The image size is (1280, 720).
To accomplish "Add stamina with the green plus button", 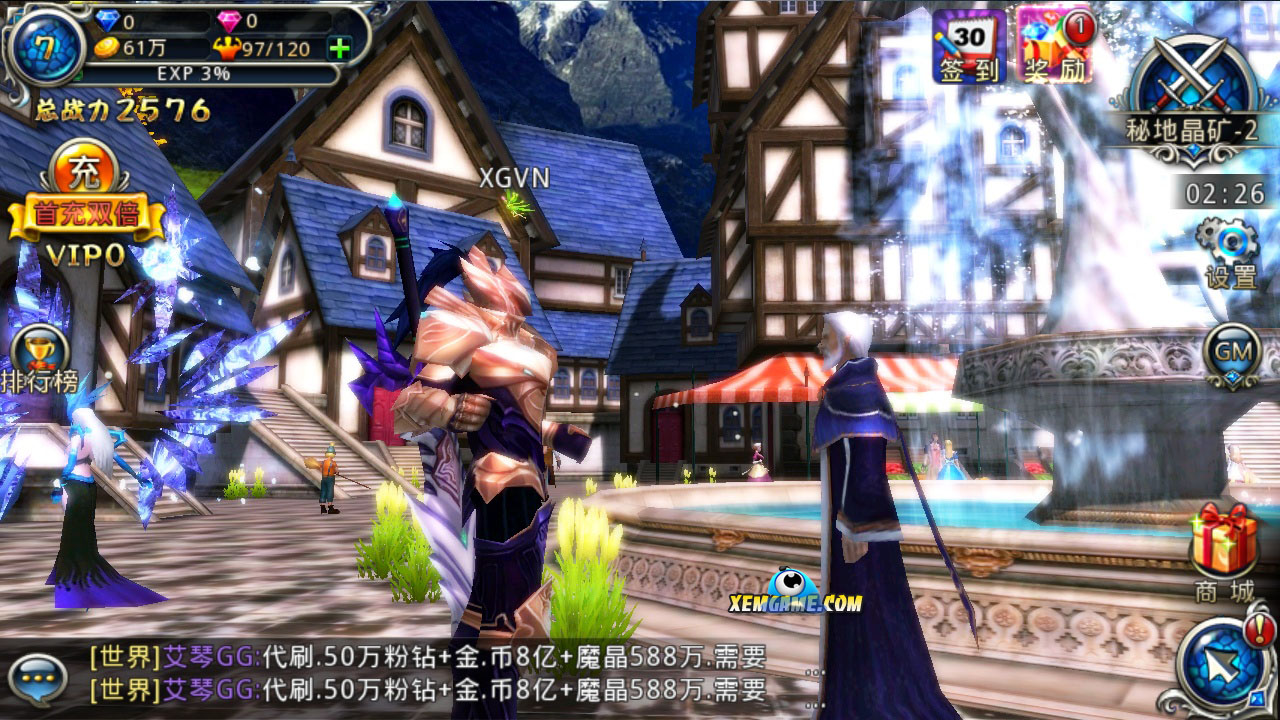I will pos(341,49).
